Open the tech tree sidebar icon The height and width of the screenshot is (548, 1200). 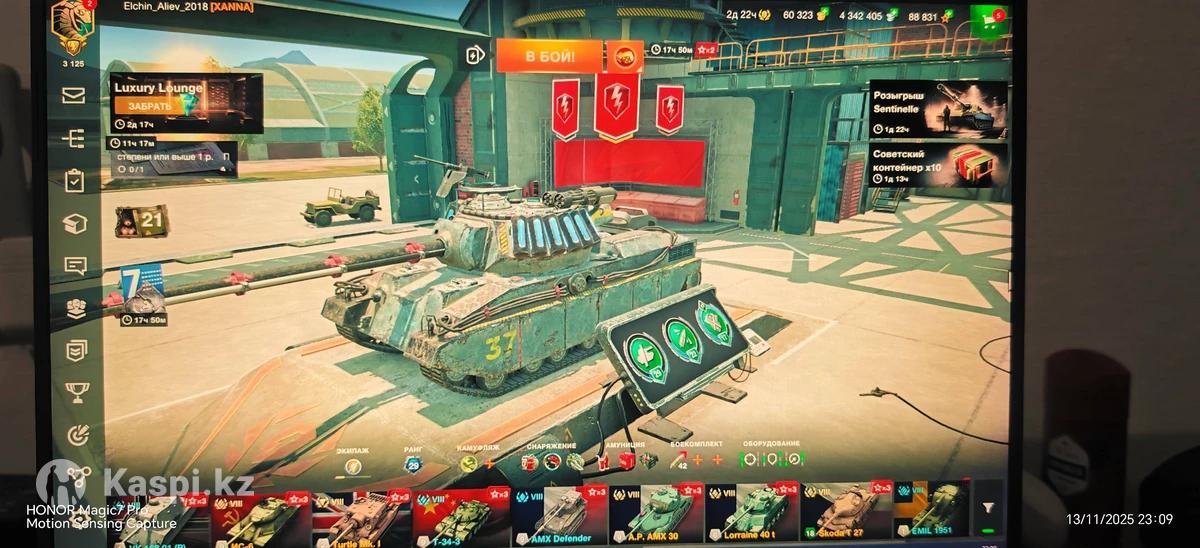click(74, 139)
